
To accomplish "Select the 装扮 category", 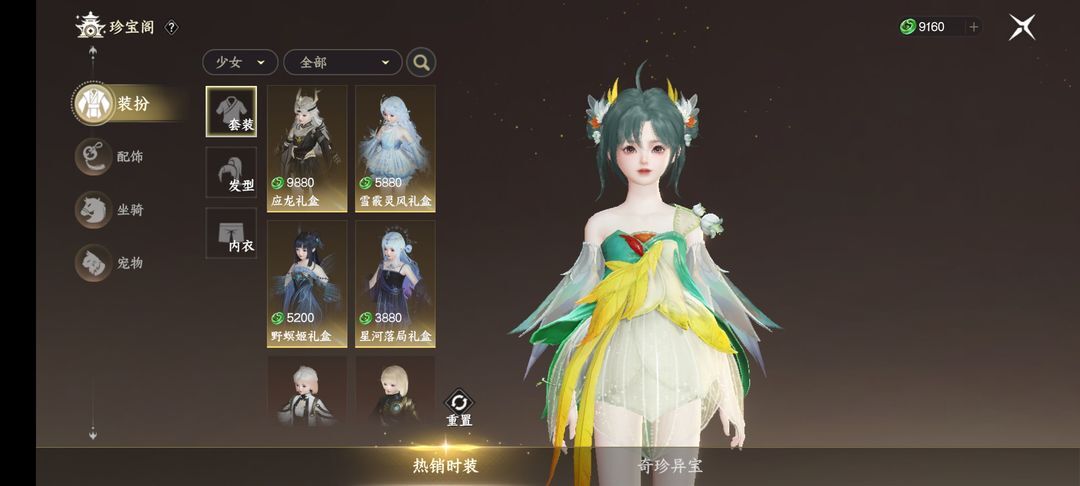I will (x=115, y=104).
